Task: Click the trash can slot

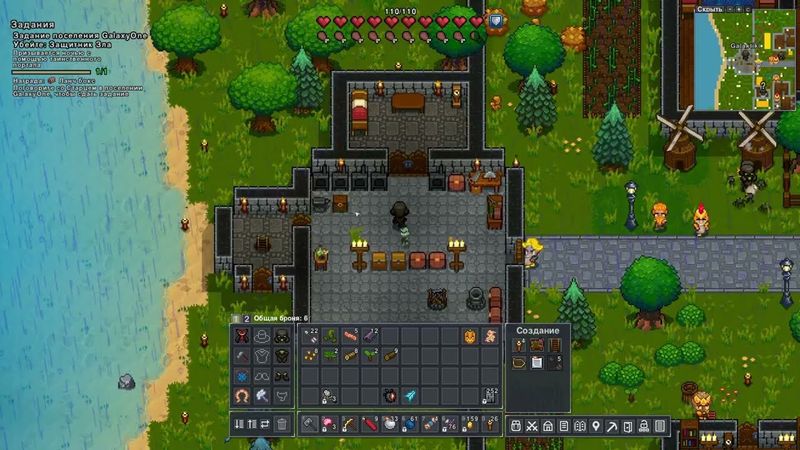Action: 281,425
